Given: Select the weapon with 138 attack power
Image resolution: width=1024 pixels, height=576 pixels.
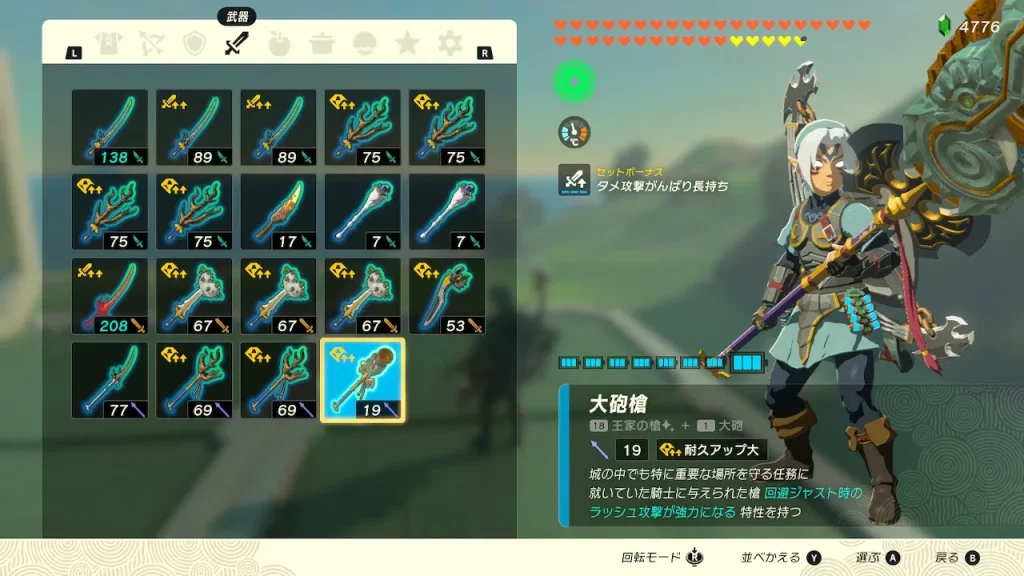Looking at the screenshot, I should (x=110, y=128).
